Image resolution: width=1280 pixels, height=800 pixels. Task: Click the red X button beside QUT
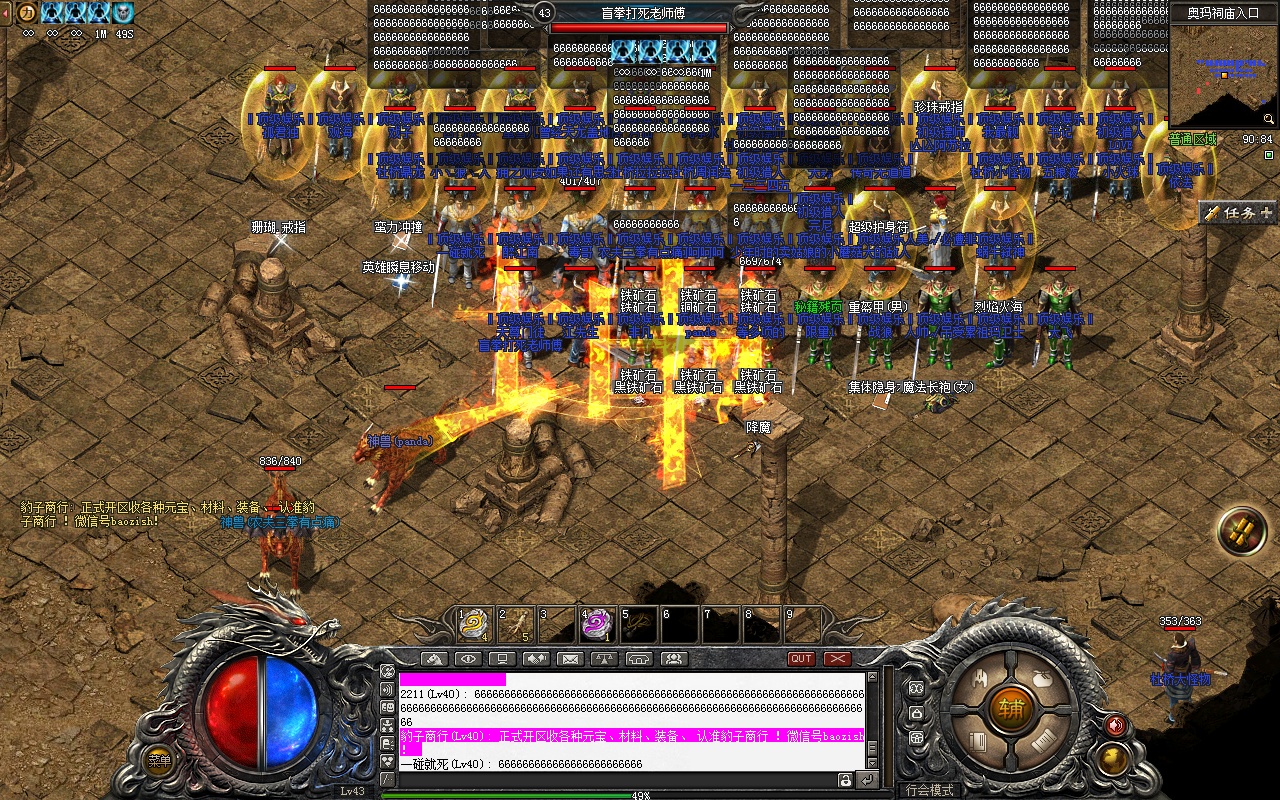tap(837, 659)
